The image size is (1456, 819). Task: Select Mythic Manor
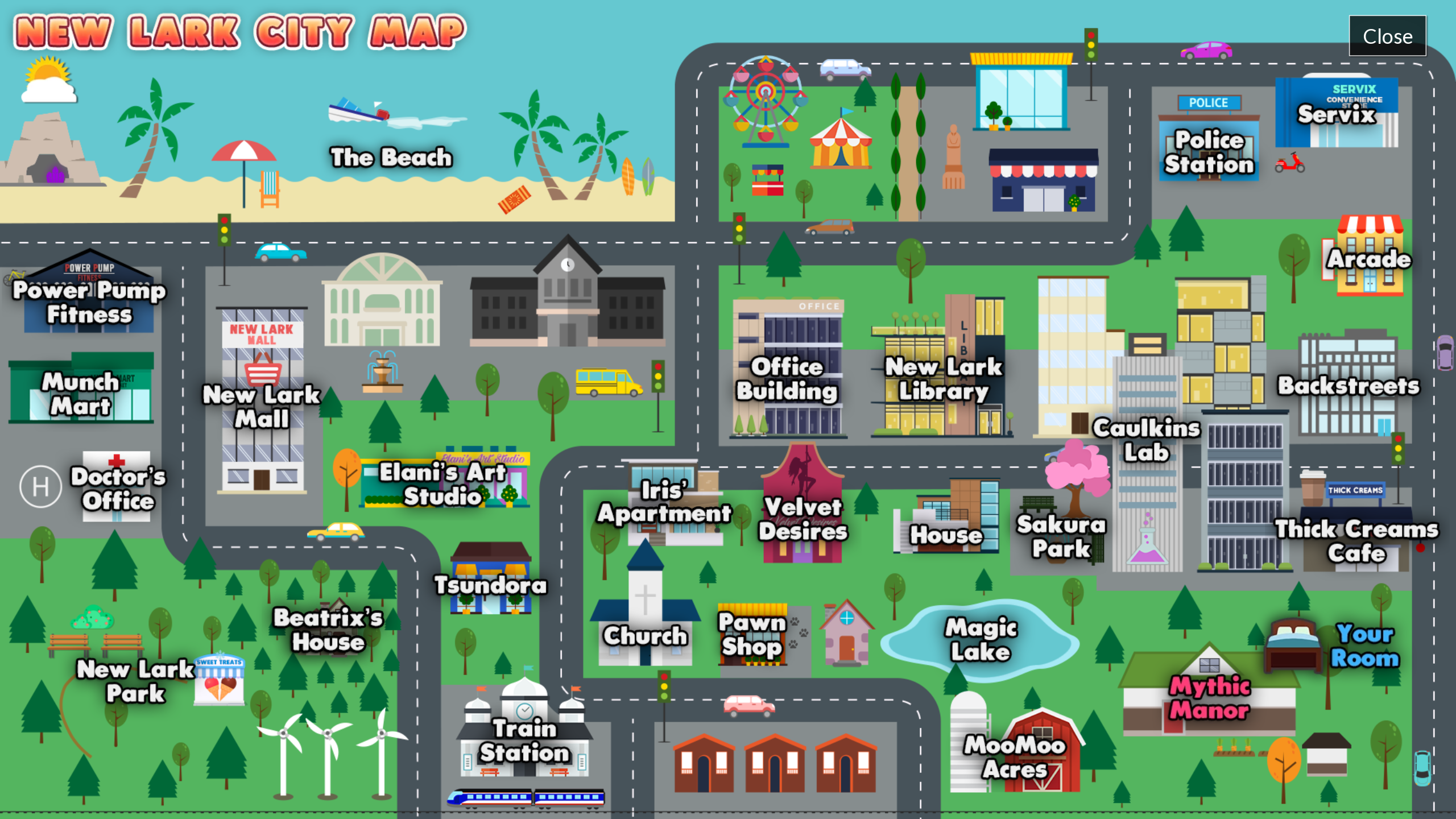[x=1209, y=697]
